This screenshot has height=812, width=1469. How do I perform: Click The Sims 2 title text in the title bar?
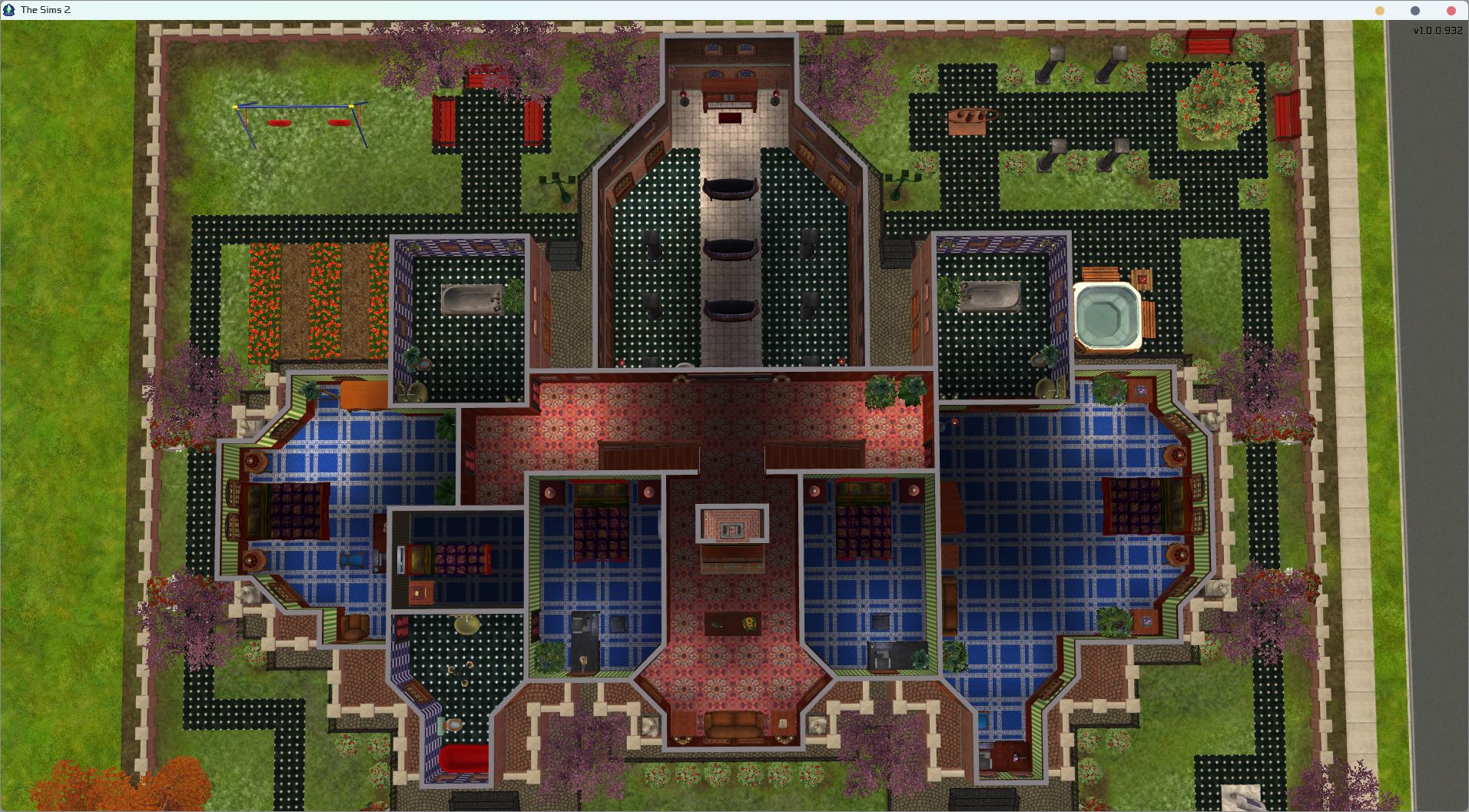tap(46, 10)
